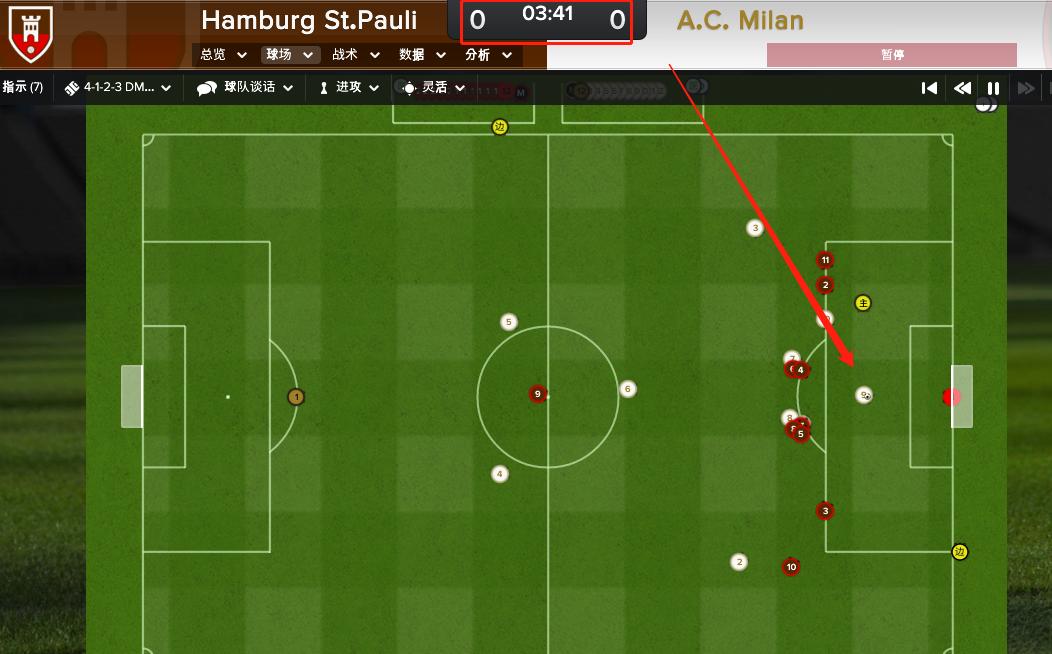Open the 灵活 team shape dropdown
Image resolution: width=1052 pixels, height=654 pixels.
(x=433, y=88)
